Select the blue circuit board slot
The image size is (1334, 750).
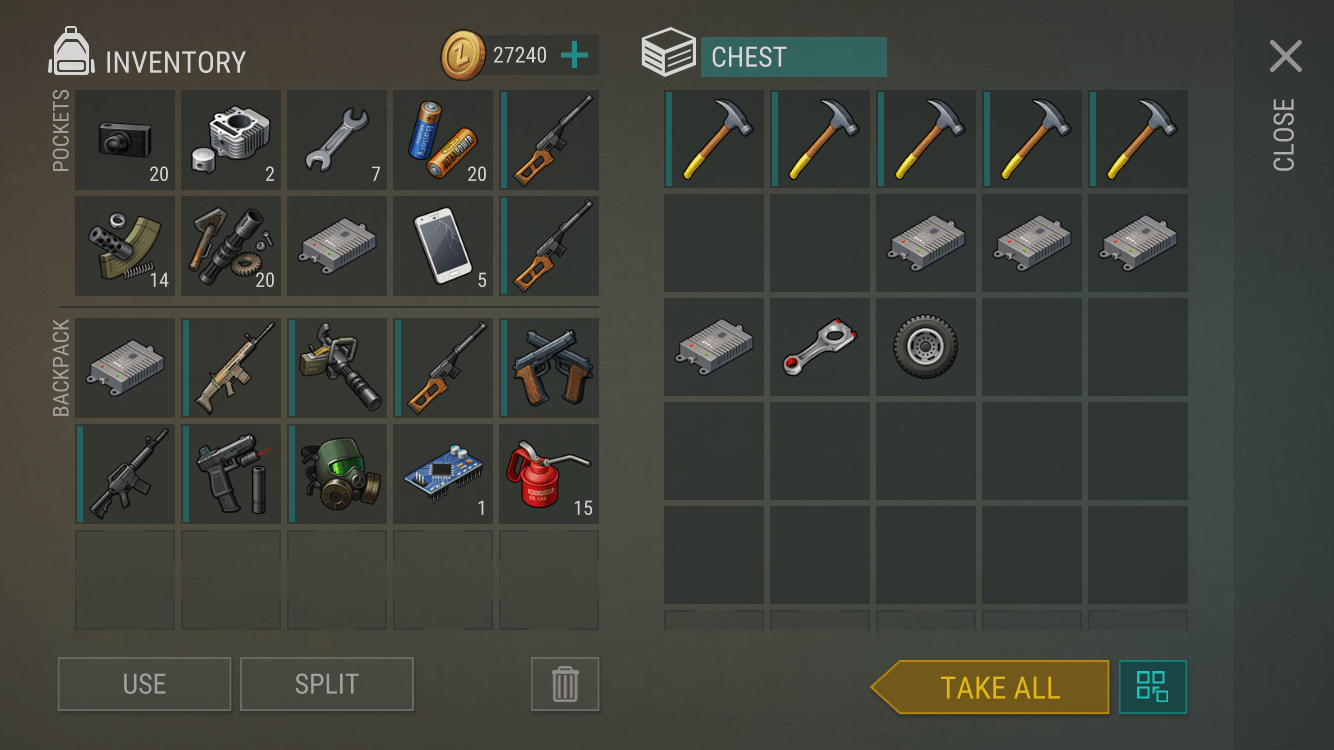443,474
